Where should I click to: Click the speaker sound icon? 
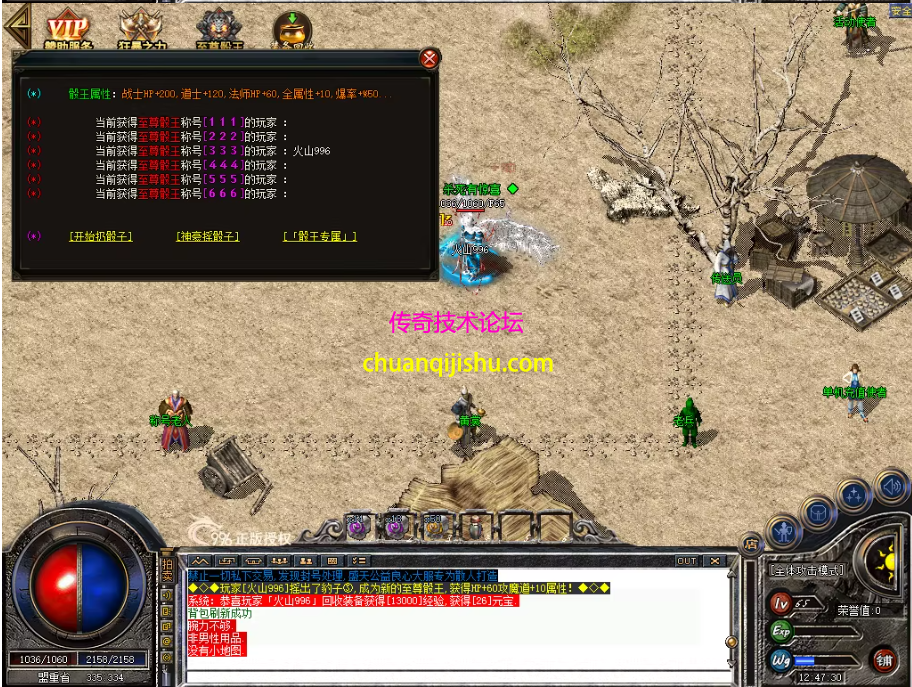890,487
